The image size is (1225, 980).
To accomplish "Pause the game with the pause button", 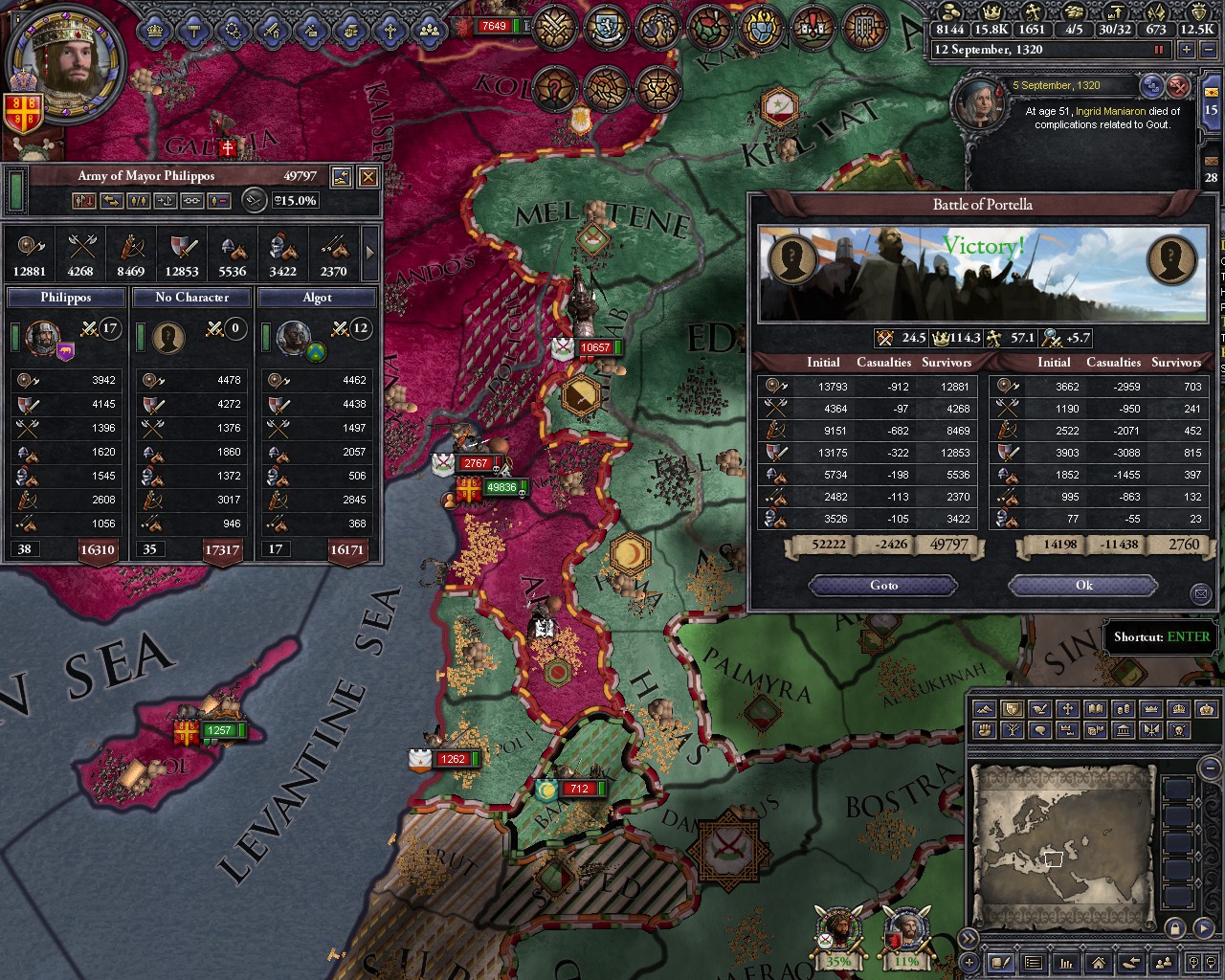I will [1160, 49].
